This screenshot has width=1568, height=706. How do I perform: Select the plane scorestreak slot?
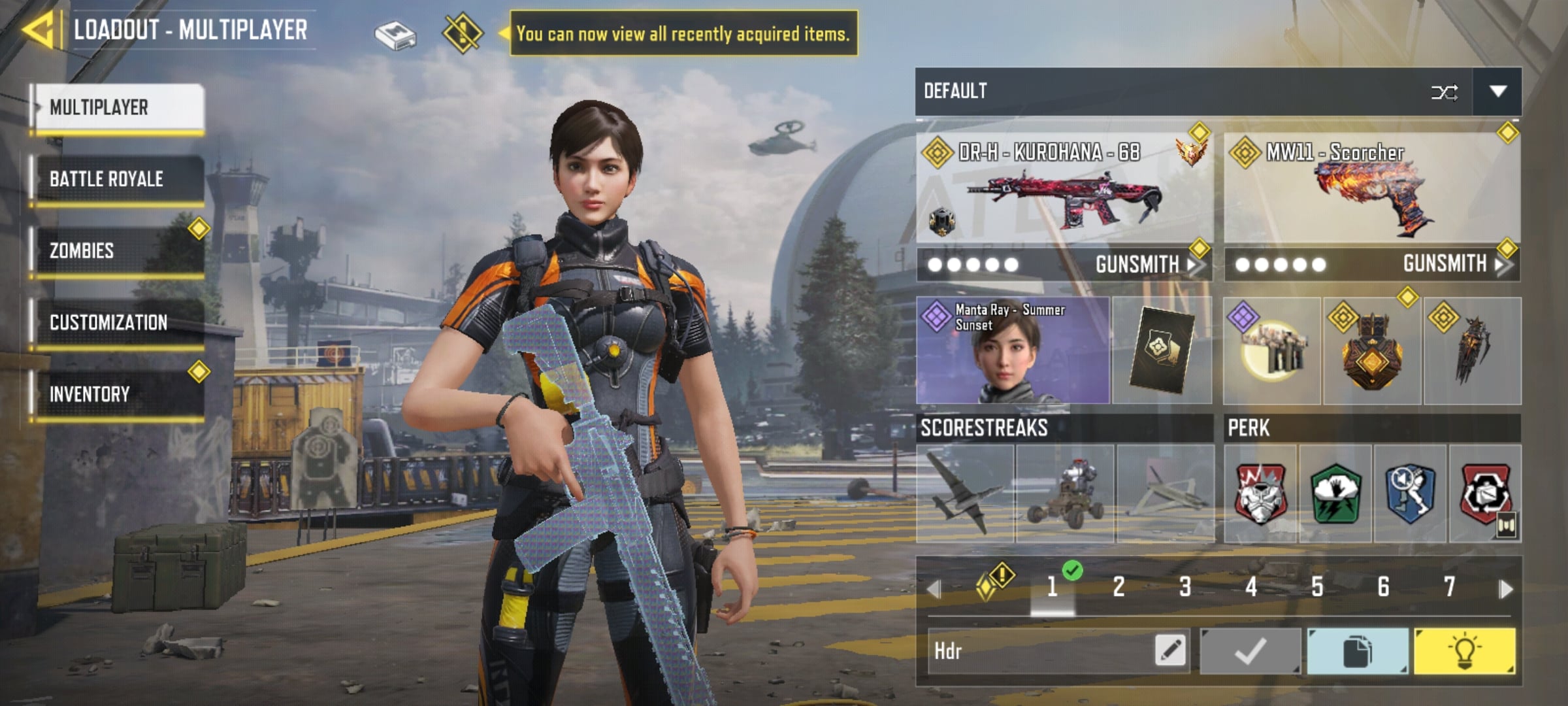[x=965, y=494]
